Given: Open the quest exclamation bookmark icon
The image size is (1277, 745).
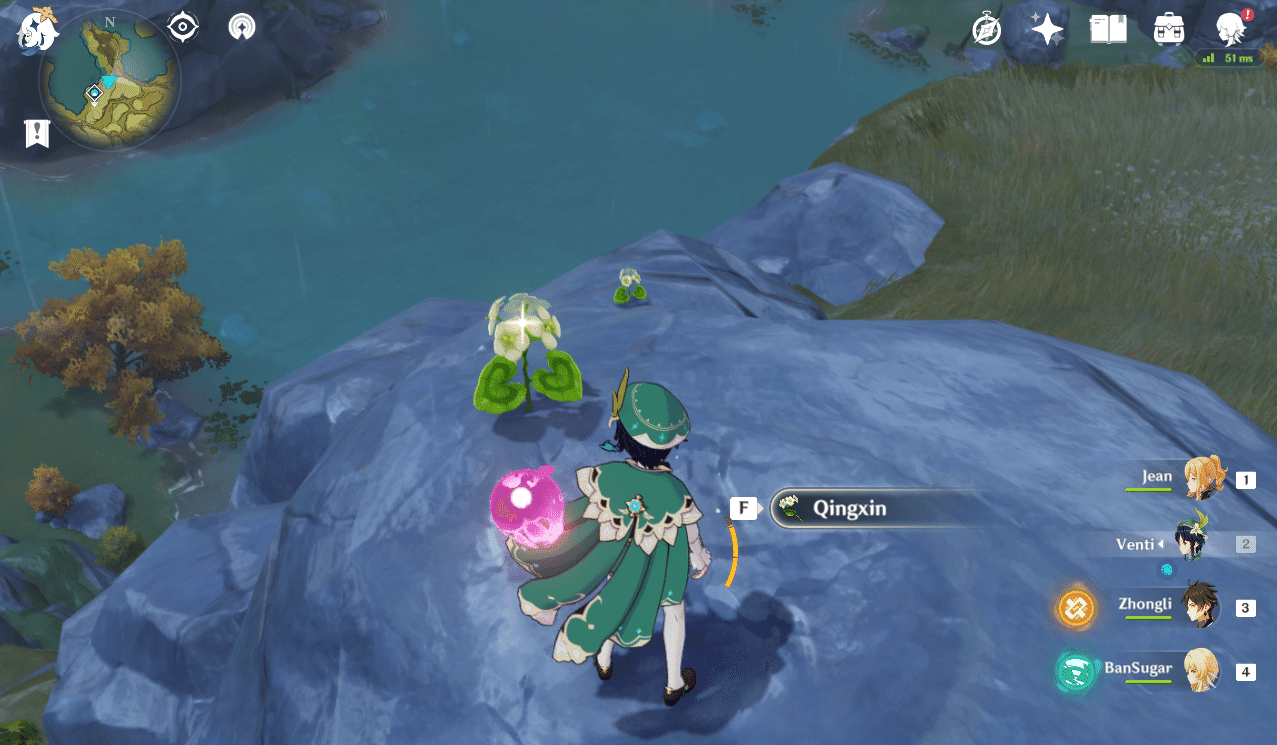Looking at the screenshot, I should (x=38, y=133).
